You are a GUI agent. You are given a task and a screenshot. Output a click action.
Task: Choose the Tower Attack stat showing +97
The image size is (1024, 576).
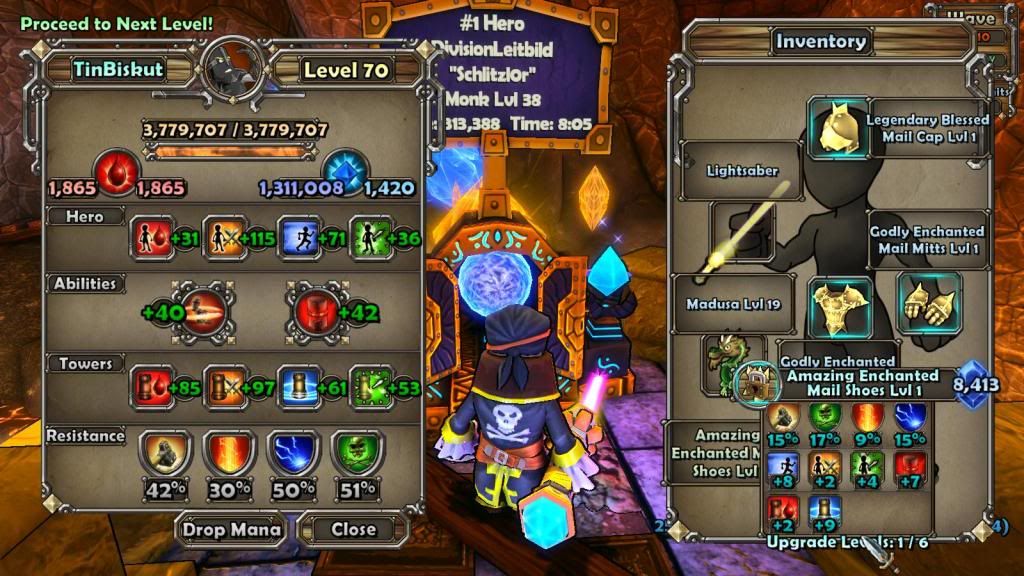[222, 386]
